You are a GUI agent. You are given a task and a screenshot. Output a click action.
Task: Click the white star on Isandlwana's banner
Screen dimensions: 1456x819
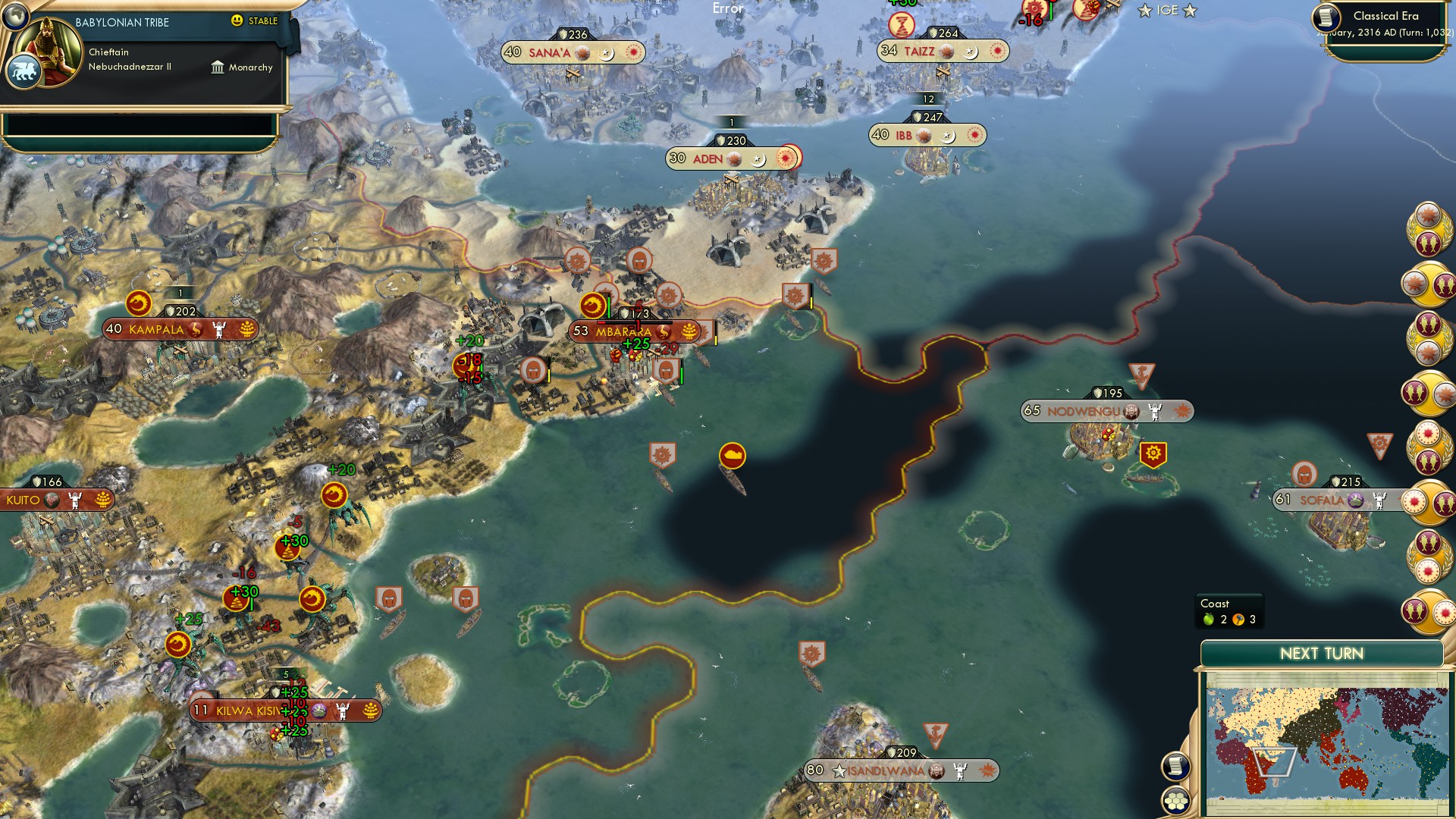839,770
